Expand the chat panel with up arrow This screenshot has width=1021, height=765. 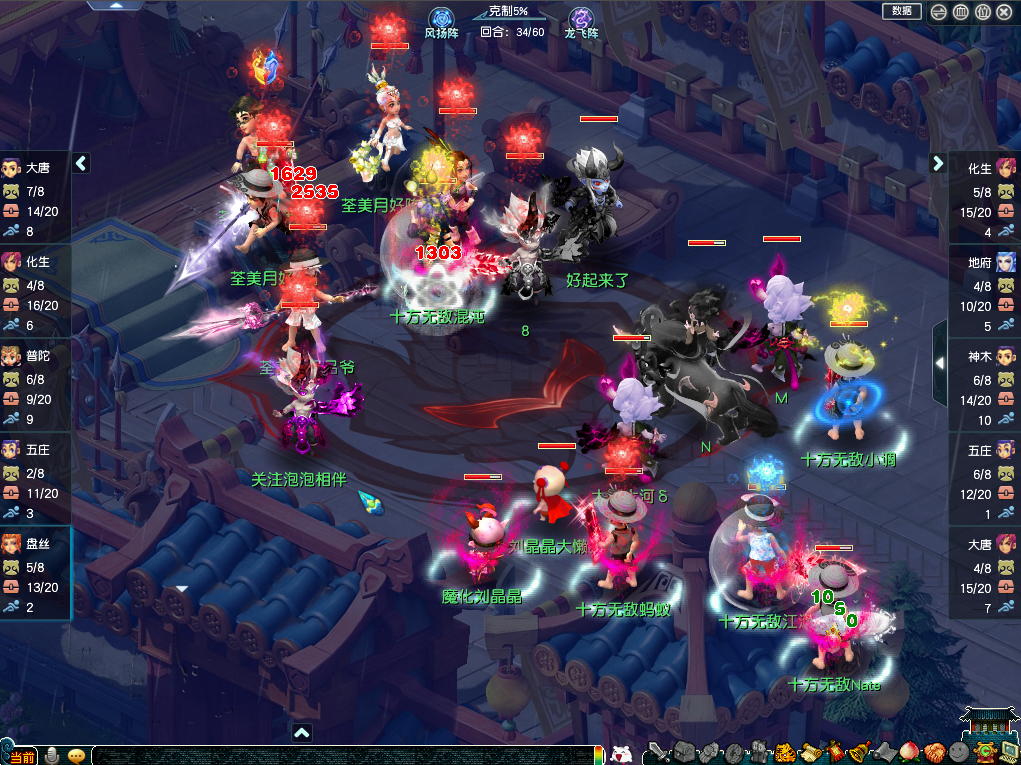[302, 733]
